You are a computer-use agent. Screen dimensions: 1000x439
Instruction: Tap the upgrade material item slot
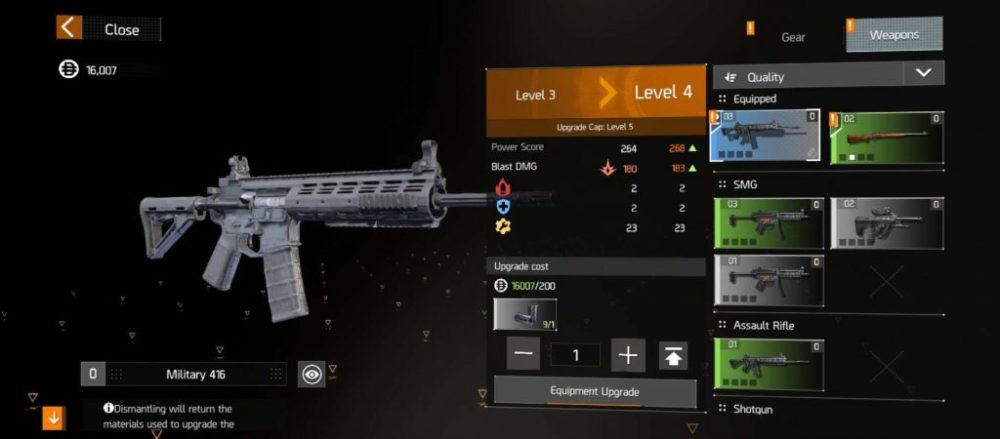(525, 315)
